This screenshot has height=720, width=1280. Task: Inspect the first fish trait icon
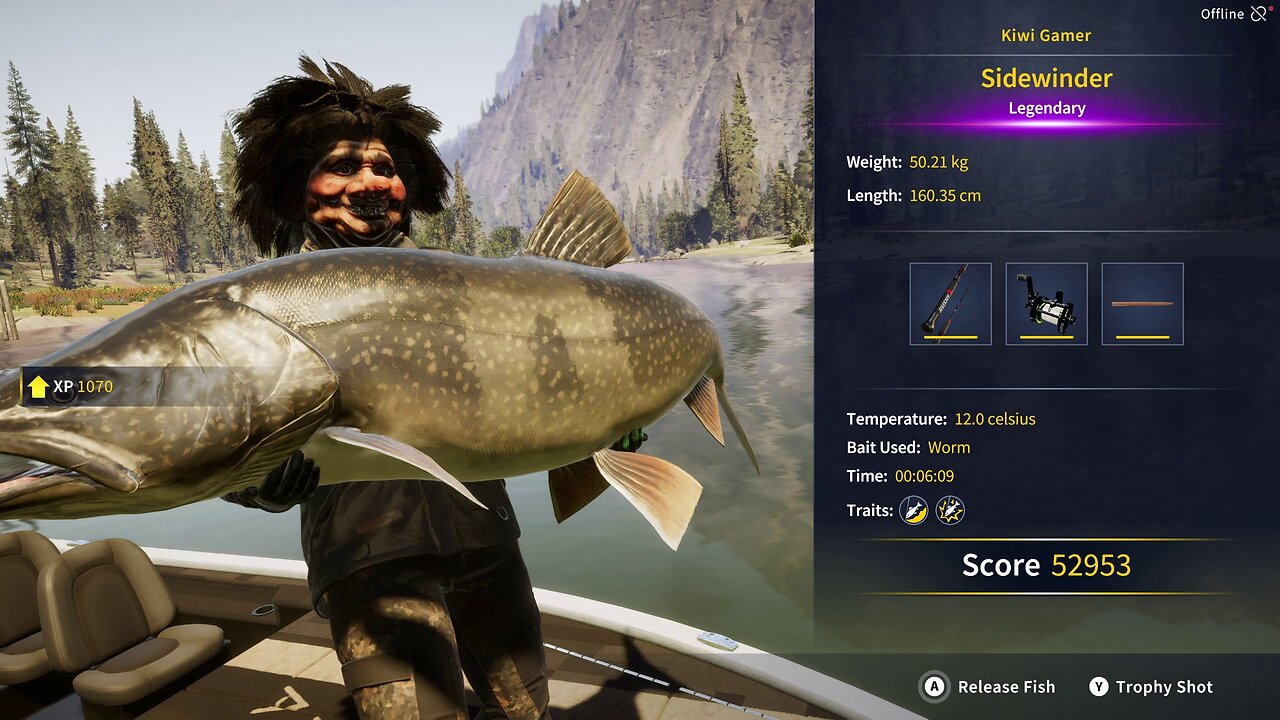point(913,511)
